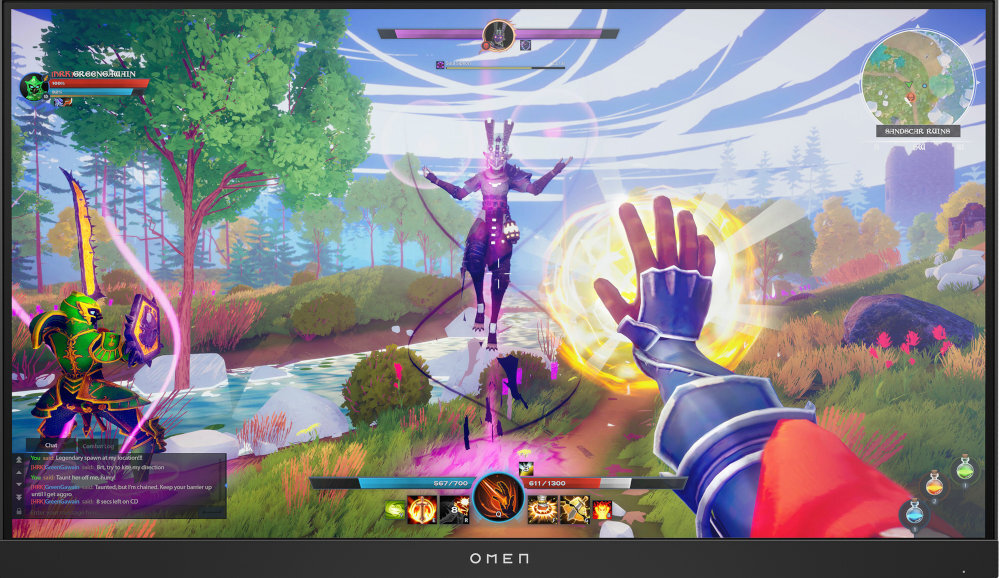Trigger the glowing ground-burst ability
Viewport: 1000px width, 578px height.
[545, 511]
